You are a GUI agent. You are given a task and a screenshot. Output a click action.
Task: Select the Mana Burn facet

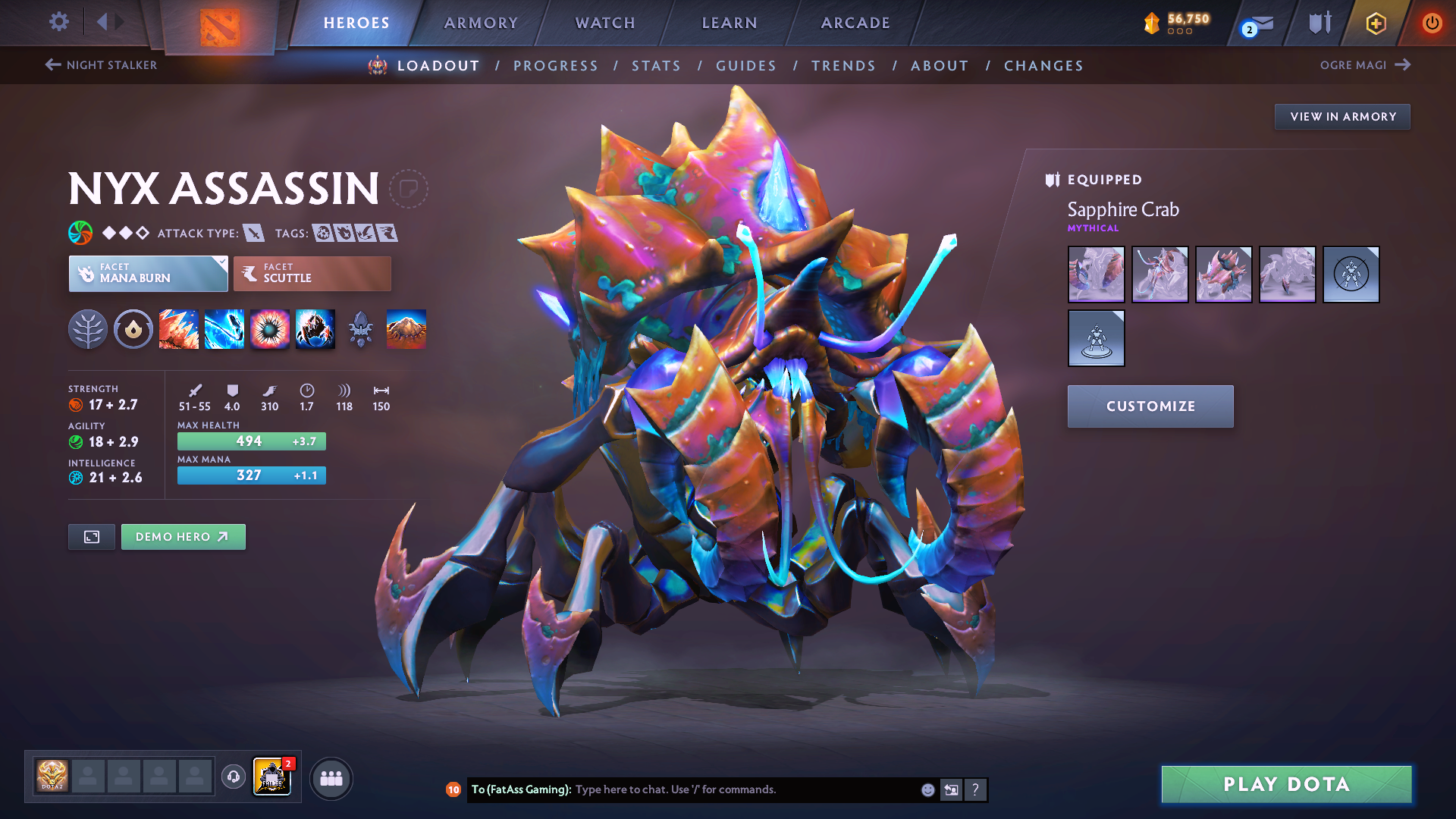coord(149,274)
